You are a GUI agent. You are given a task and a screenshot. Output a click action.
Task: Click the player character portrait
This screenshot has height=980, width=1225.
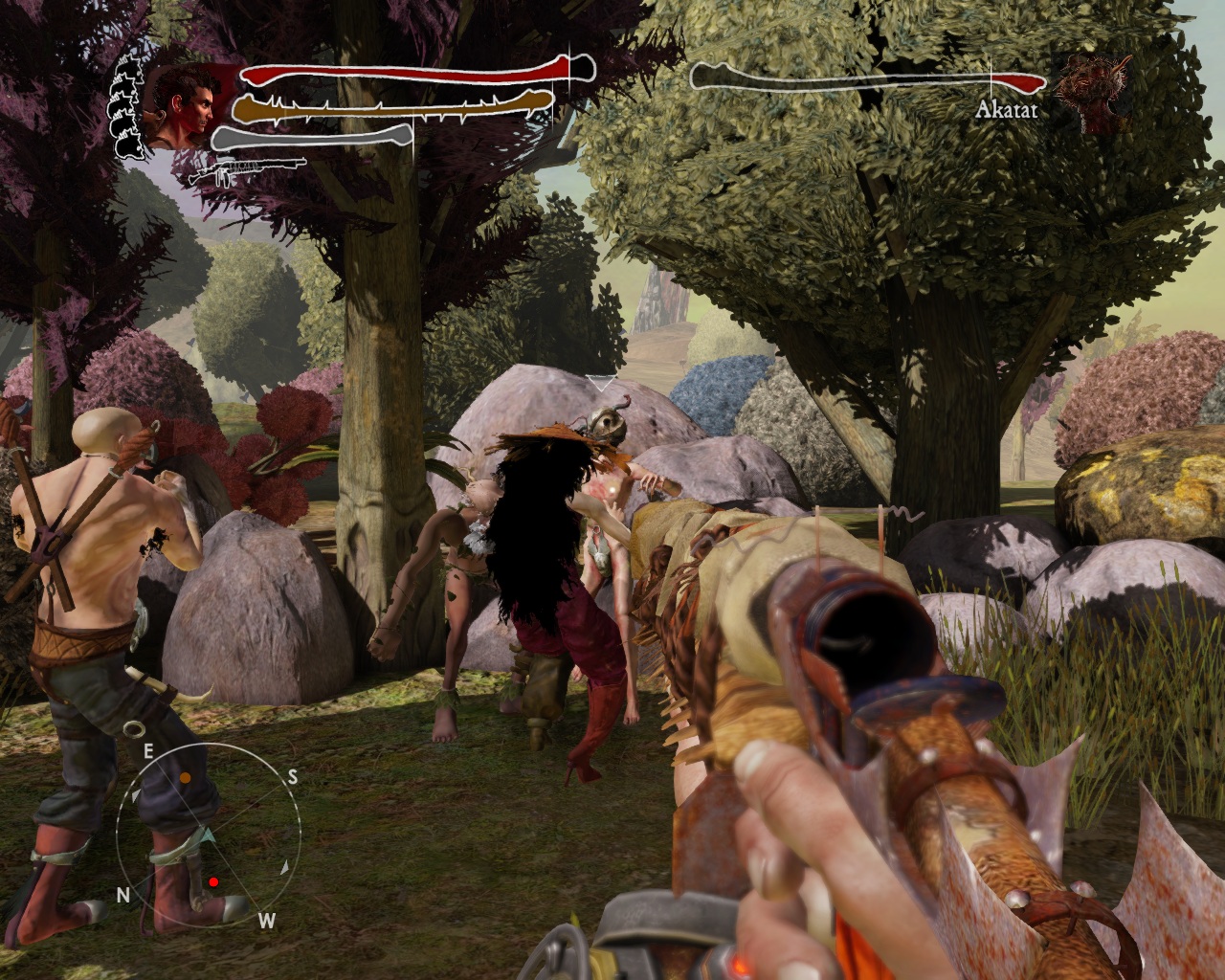[x=182, y=105]
